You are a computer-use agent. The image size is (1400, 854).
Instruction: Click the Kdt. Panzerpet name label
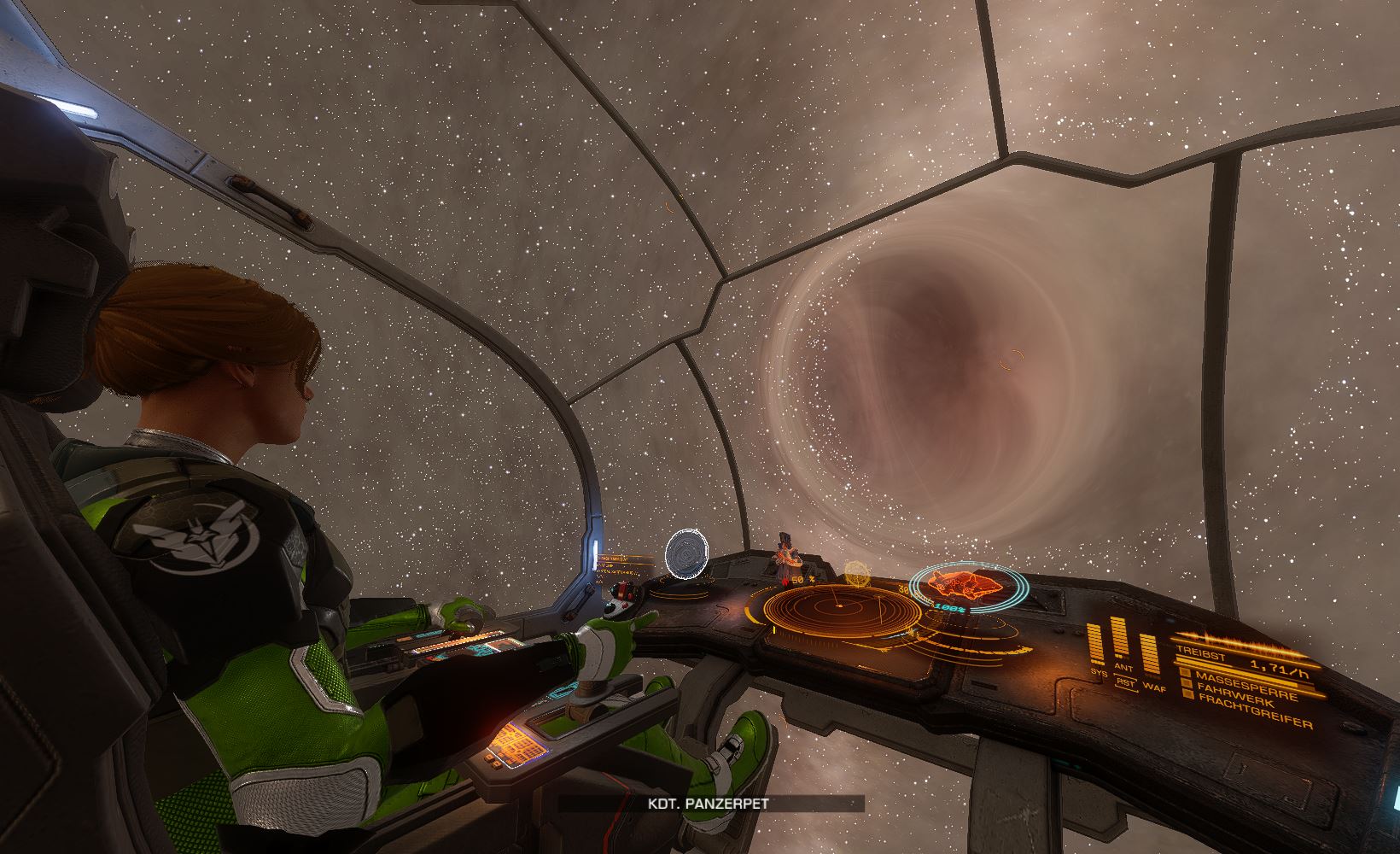pyautogui.click(x=711, y=804)
